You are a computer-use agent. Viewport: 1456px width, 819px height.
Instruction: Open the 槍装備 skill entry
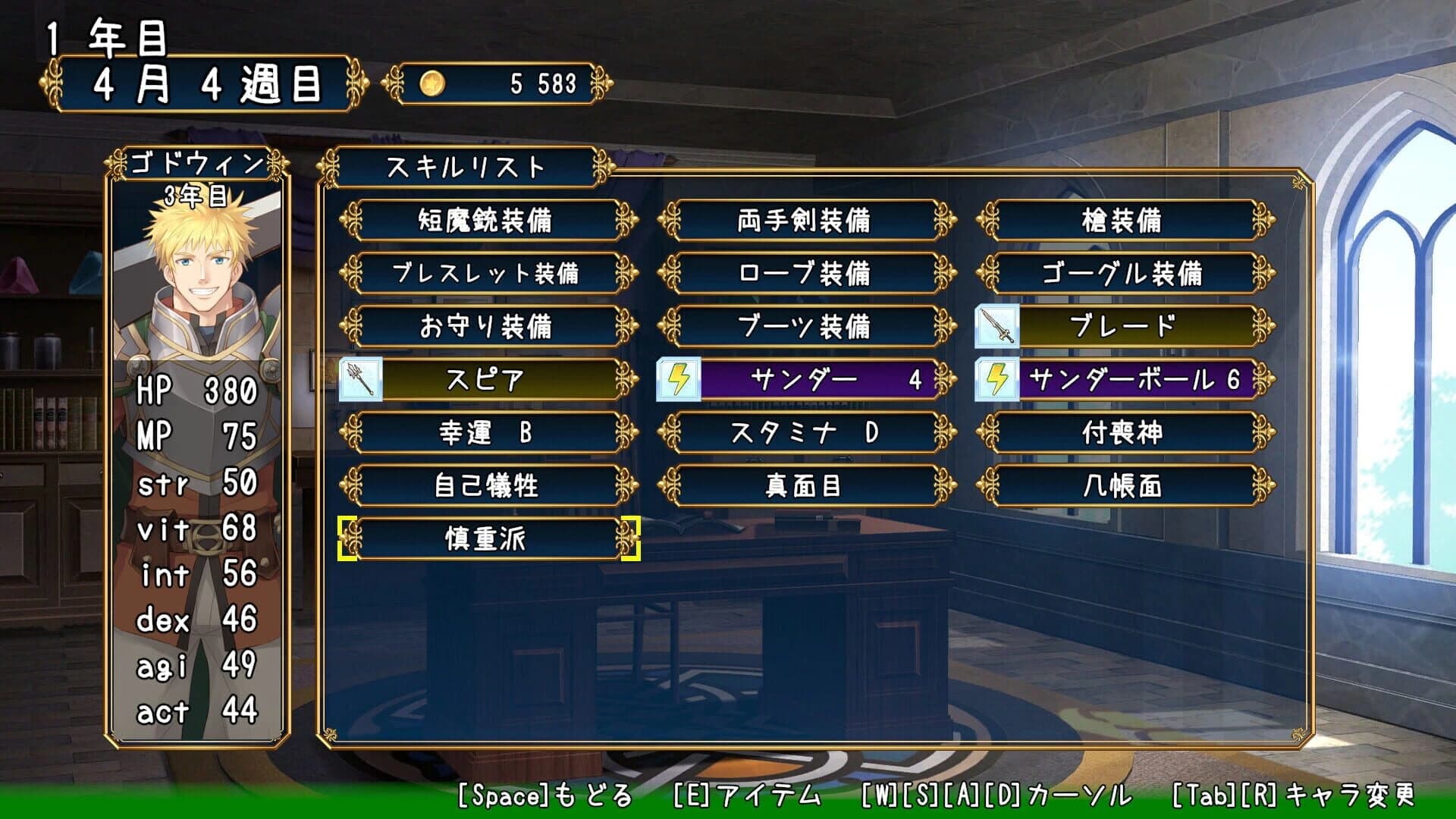pyautogui.click(x=1125, y=221)
